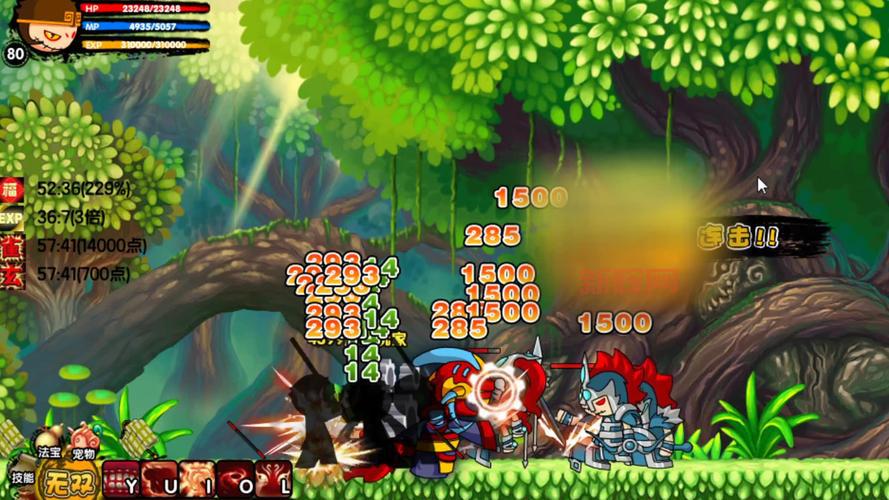Viewport: 889px width, 500px height.
Task: Use the skill bound to U
Action: pos(158,479)
